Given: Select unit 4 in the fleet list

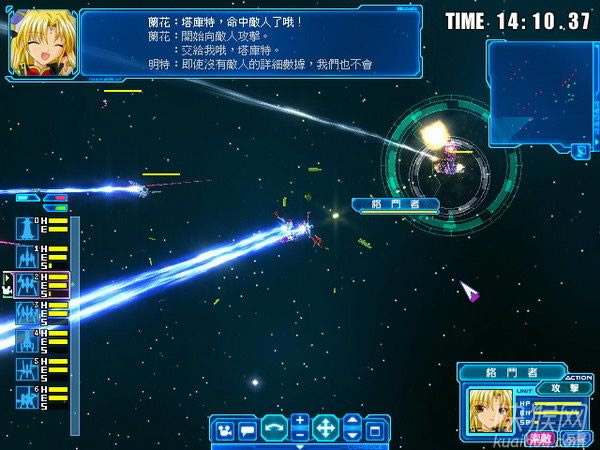Looking at the screenshot, I should [26, 341].
